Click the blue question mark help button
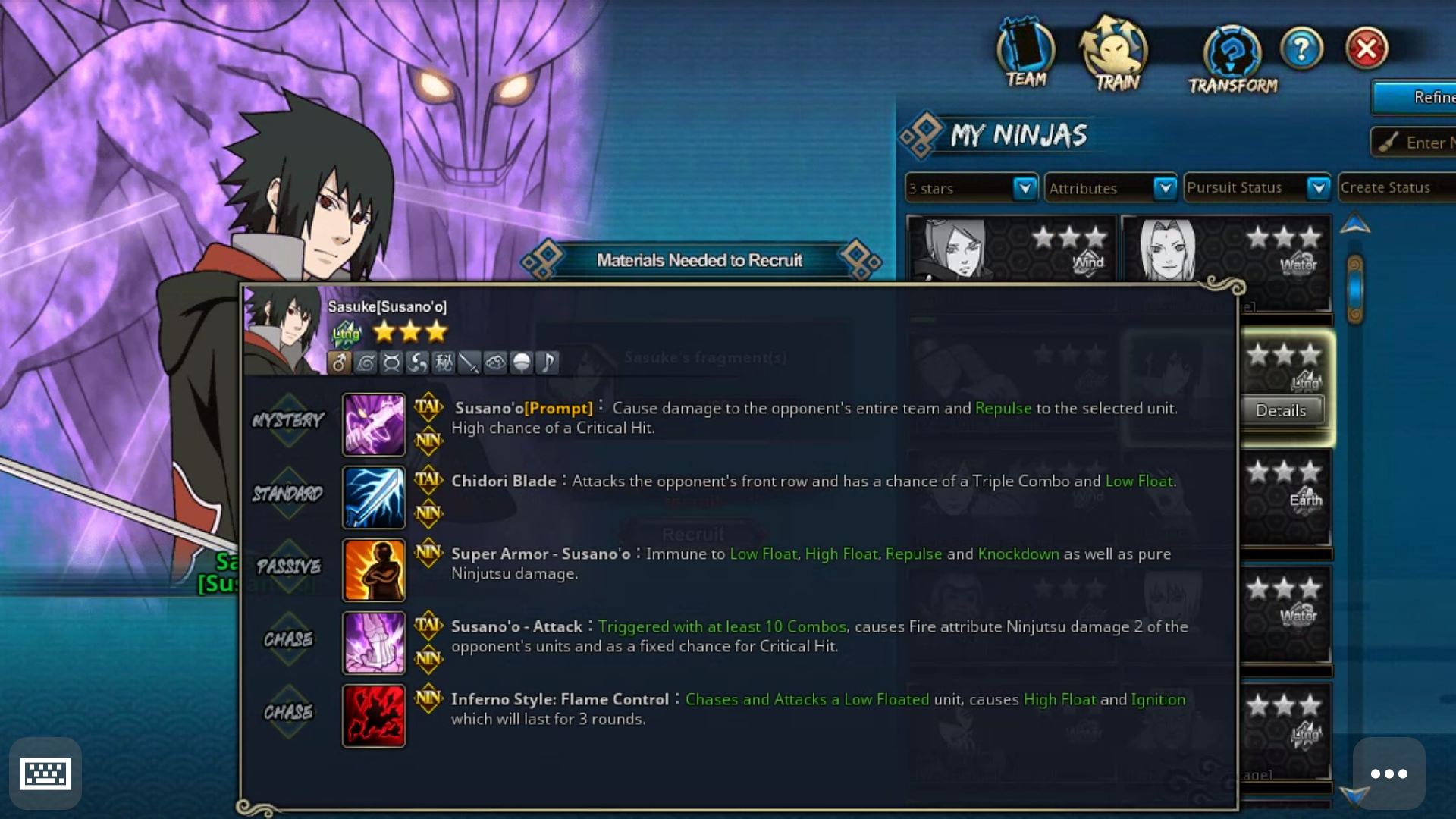The image size is (1456, 819). point(1301,49)
